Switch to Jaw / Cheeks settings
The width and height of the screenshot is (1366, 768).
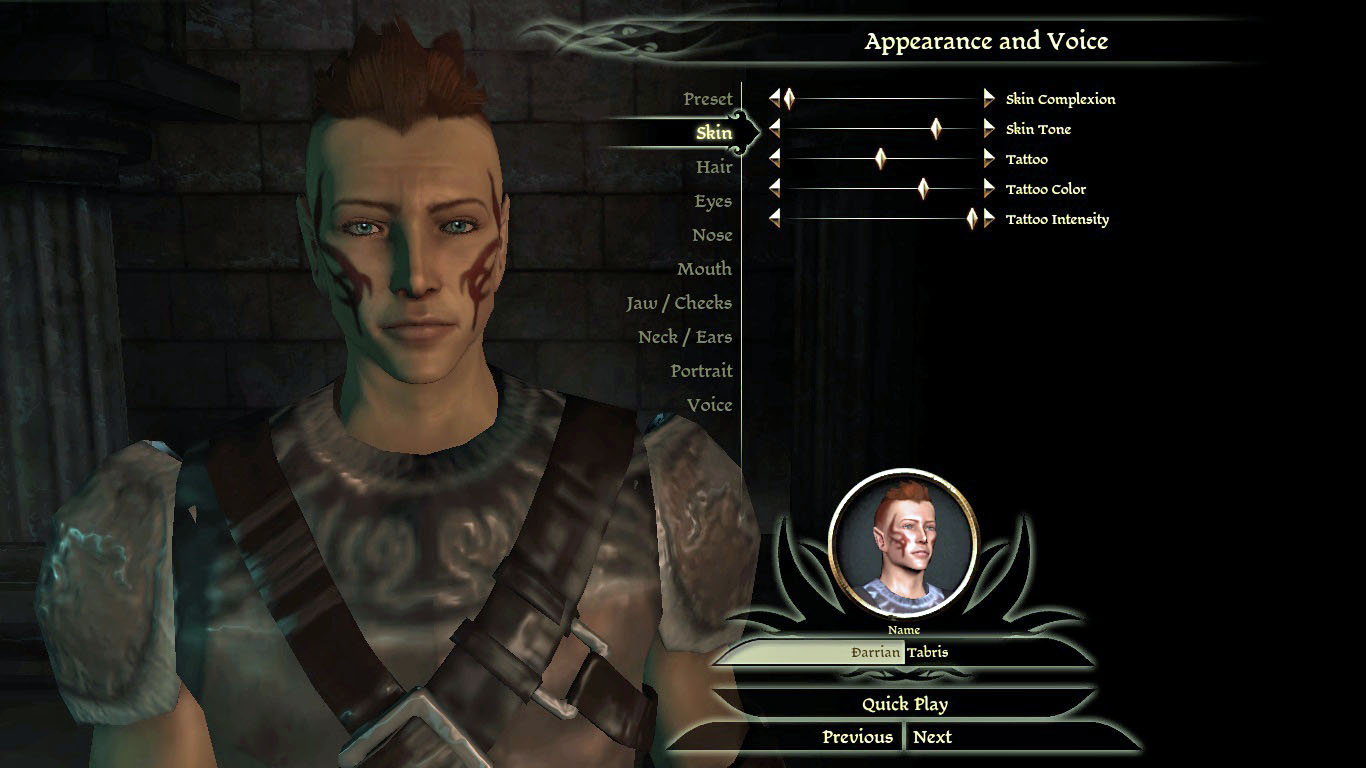679,303
